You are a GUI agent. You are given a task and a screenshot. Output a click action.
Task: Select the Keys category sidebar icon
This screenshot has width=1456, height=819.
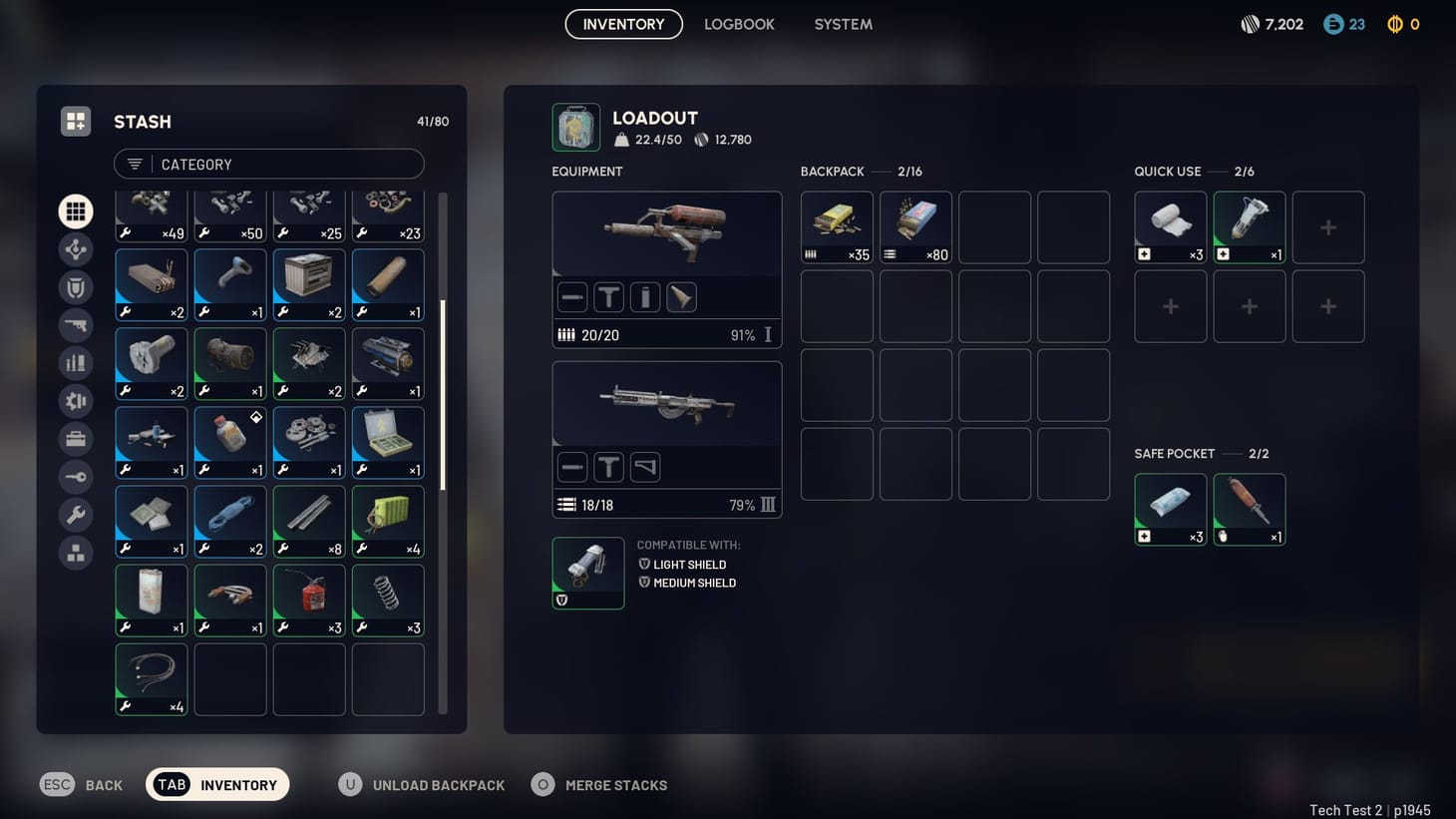tap(76, 477)
